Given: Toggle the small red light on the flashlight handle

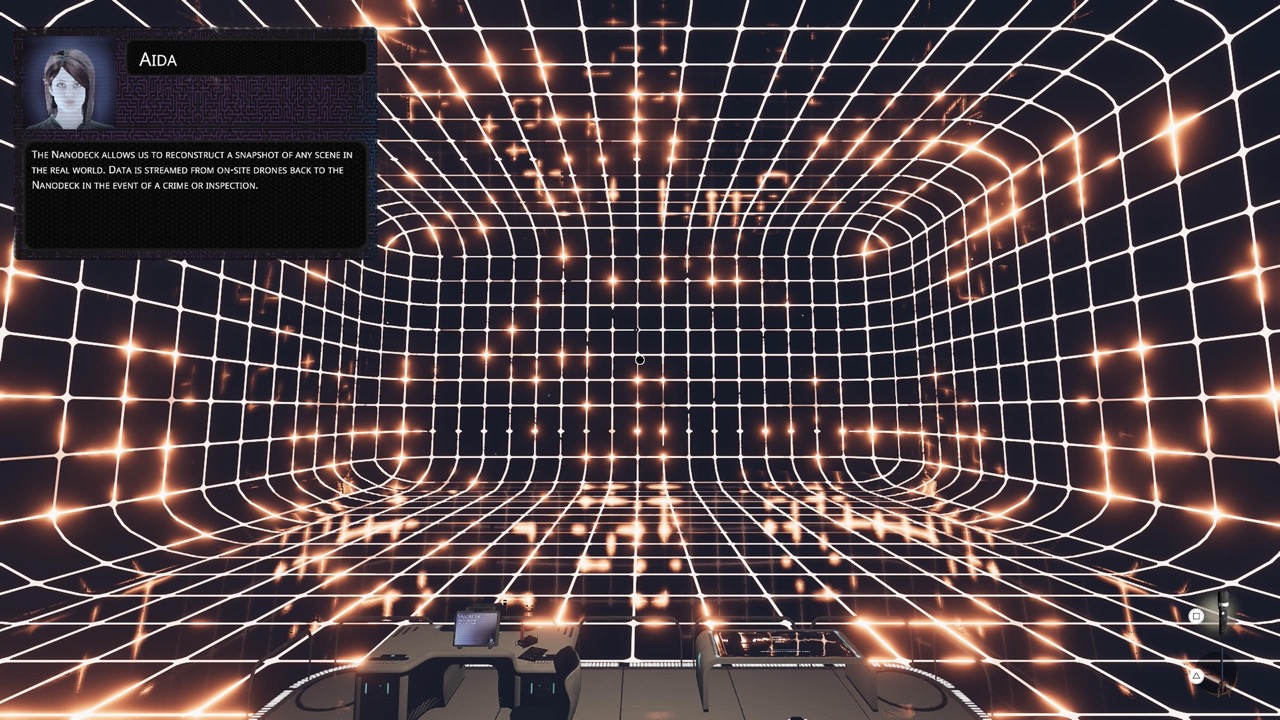Looking at the screenshot, I should pyautogui.click(x=1223, y=613).
